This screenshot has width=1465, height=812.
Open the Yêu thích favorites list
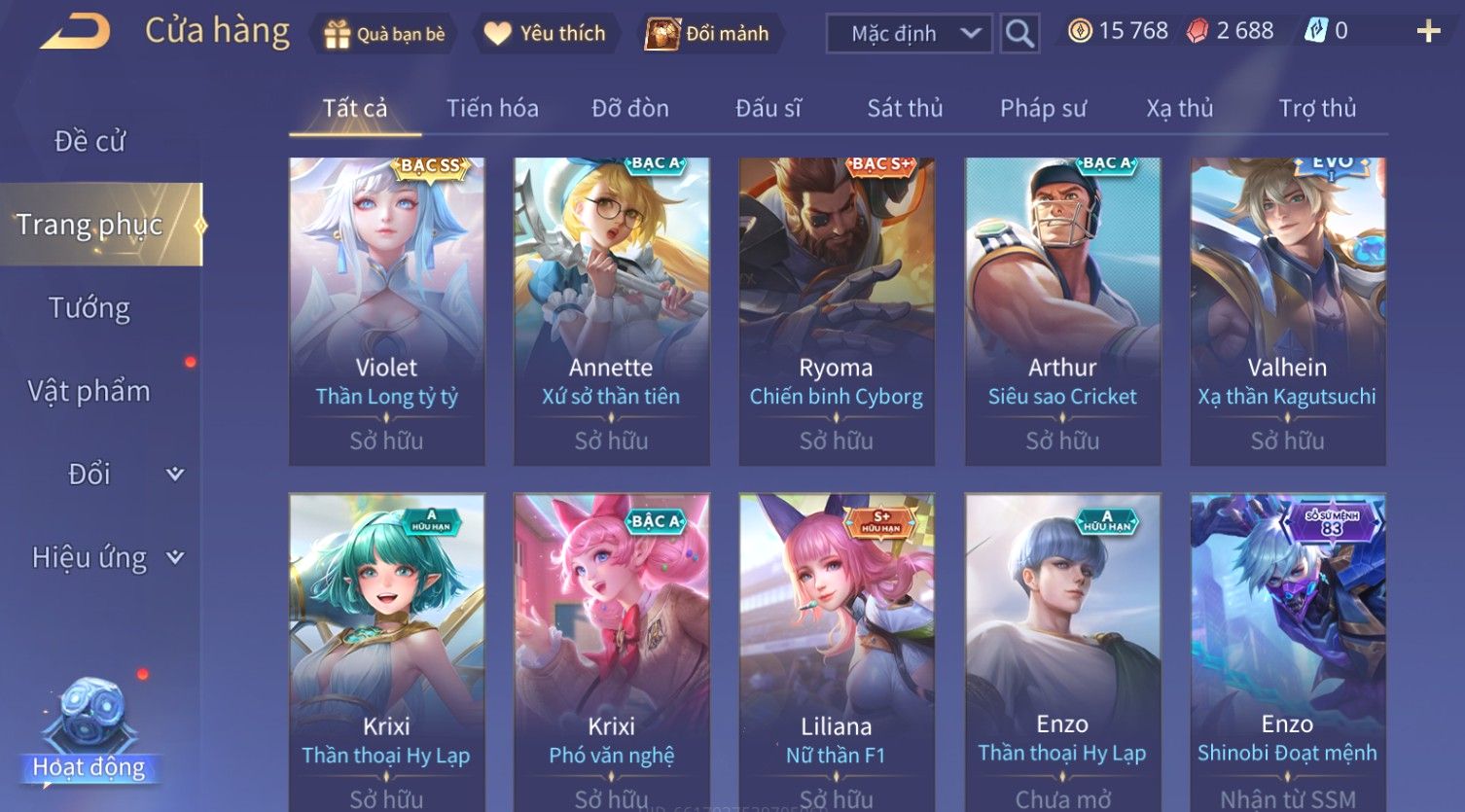545,34
